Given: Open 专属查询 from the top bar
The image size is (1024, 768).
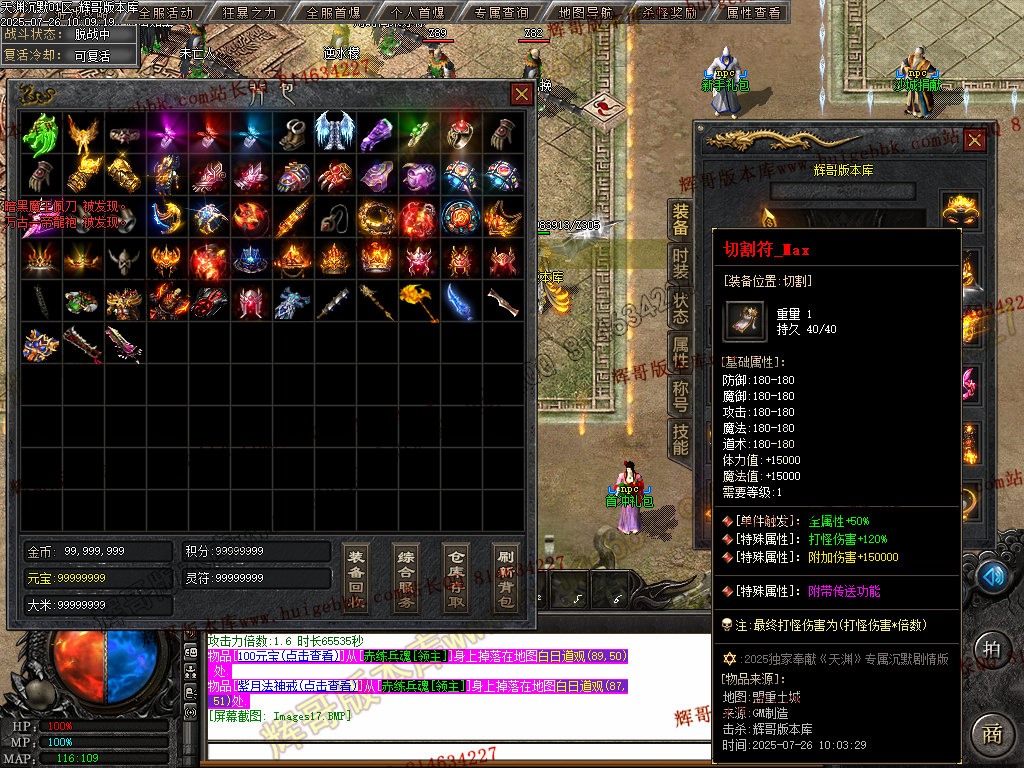Looking at the screenshot, I should click(501, 13).
